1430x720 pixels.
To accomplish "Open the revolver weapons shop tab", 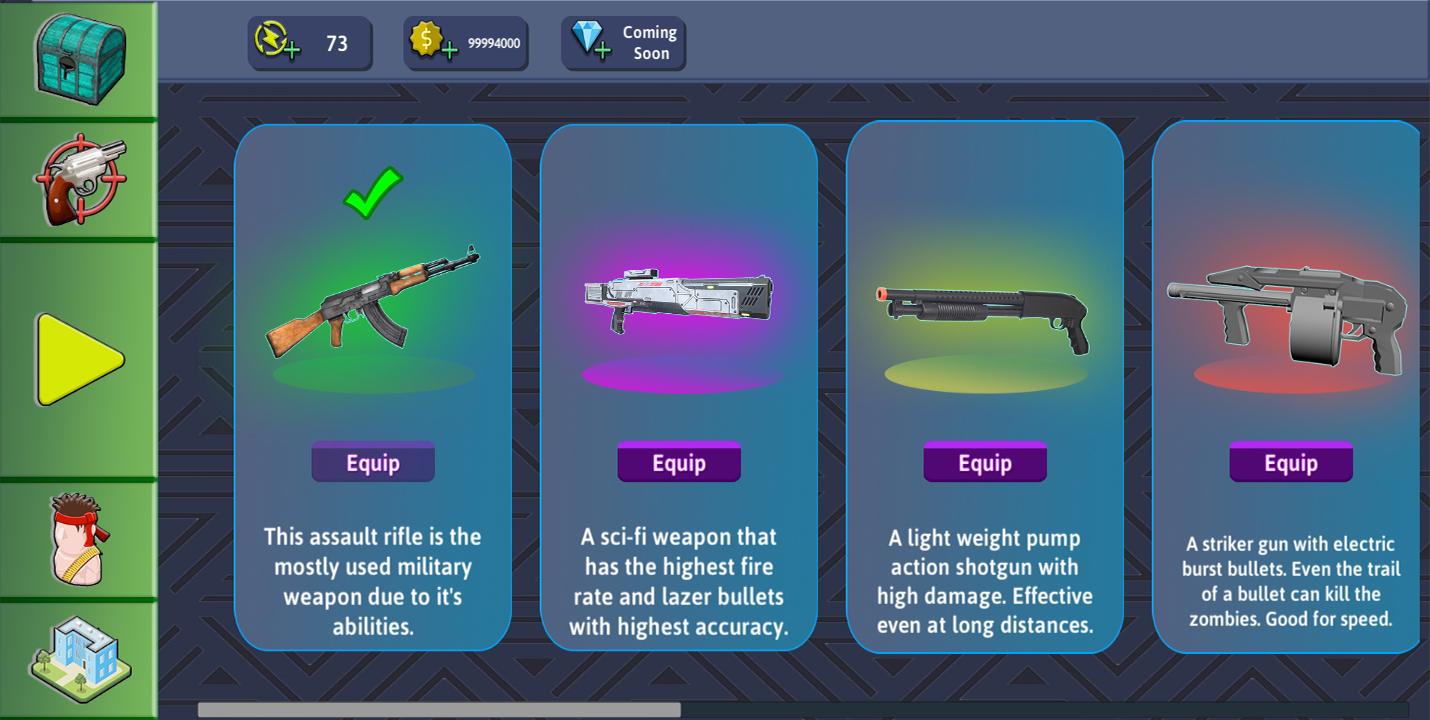I will 80,181.
